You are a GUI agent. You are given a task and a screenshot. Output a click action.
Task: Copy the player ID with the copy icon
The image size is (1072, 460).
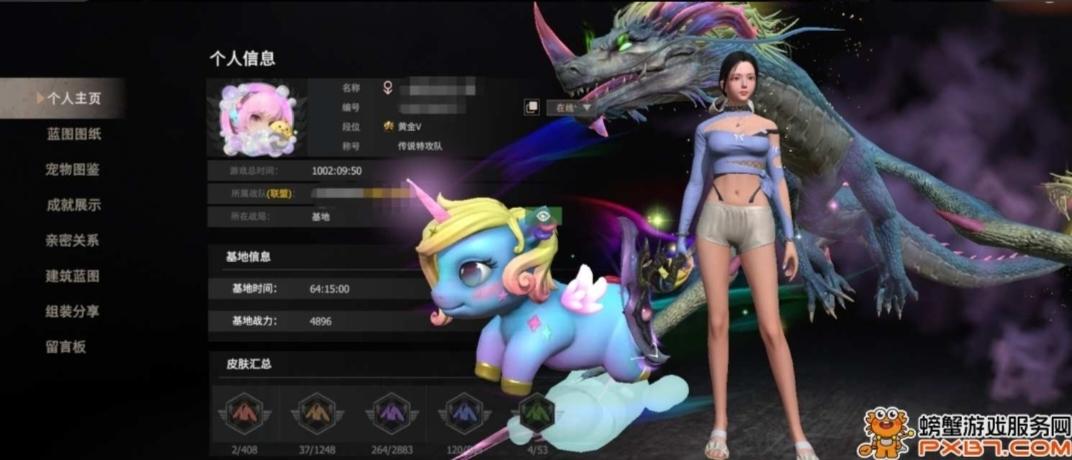[532, 107]
